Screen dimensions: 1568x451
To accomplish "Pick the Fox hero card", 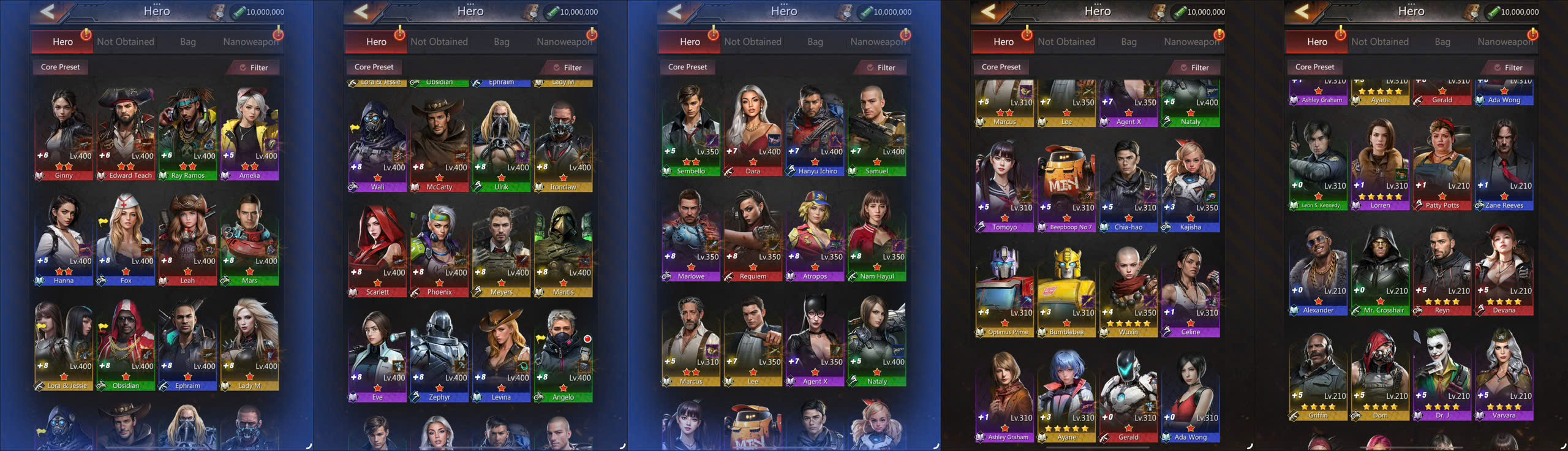I will point(126,240).
